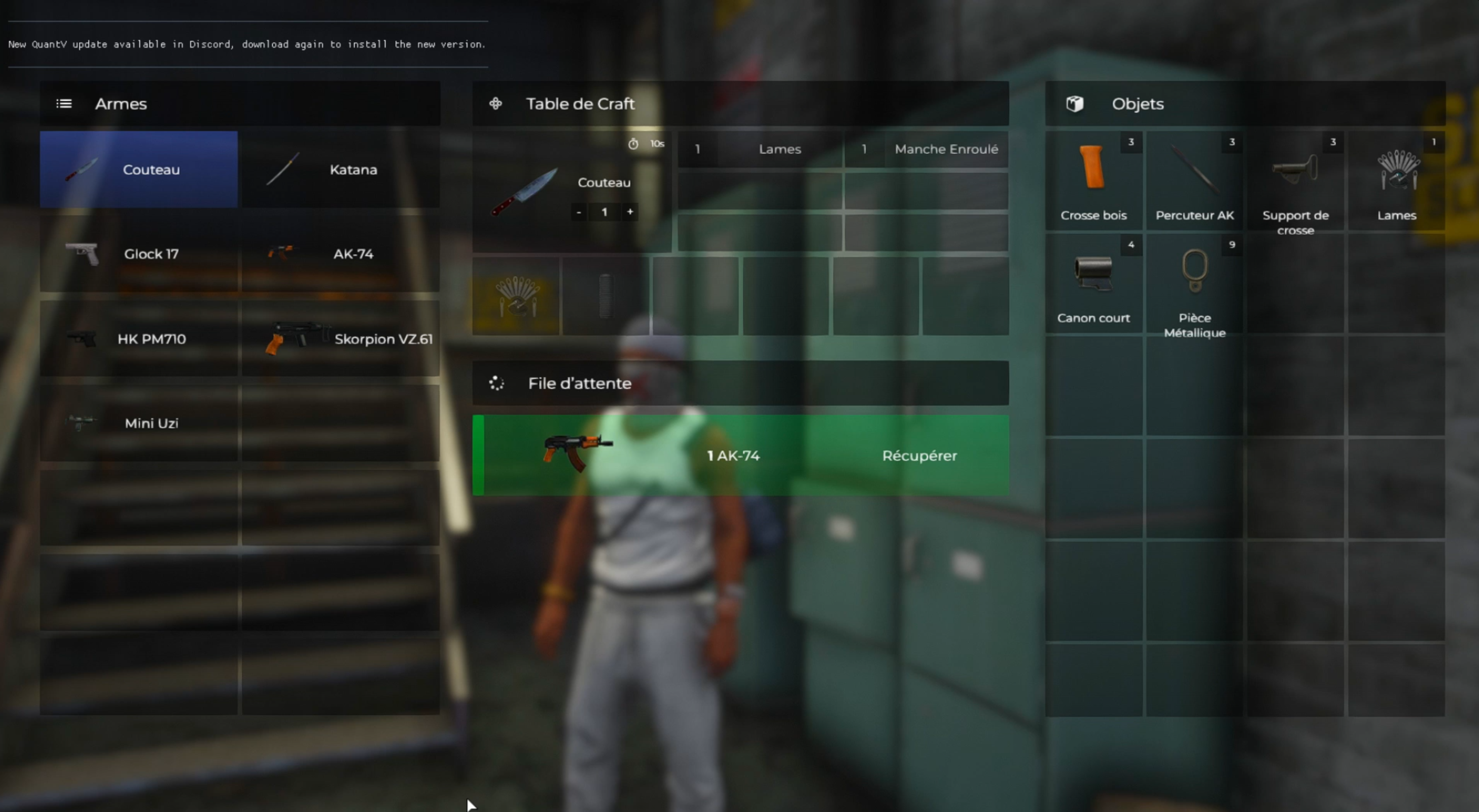Choose the Katana in the weapons list
This screenshot has width=1479, height=812.
pos(340,169)
